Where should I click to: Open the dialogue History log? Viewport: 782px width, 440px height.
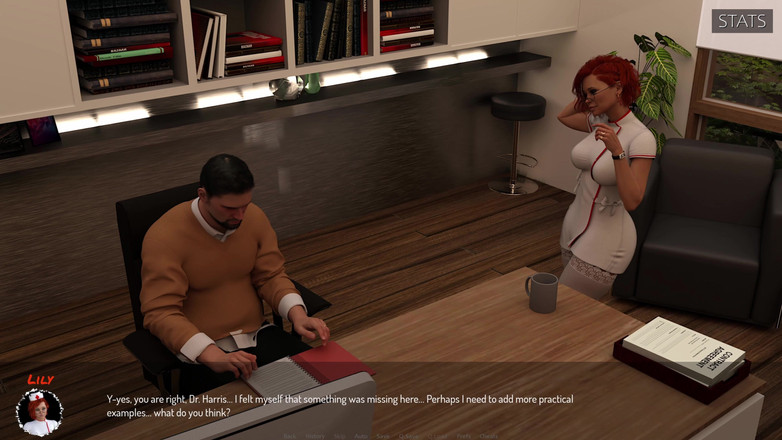click(x=315, y=436)
